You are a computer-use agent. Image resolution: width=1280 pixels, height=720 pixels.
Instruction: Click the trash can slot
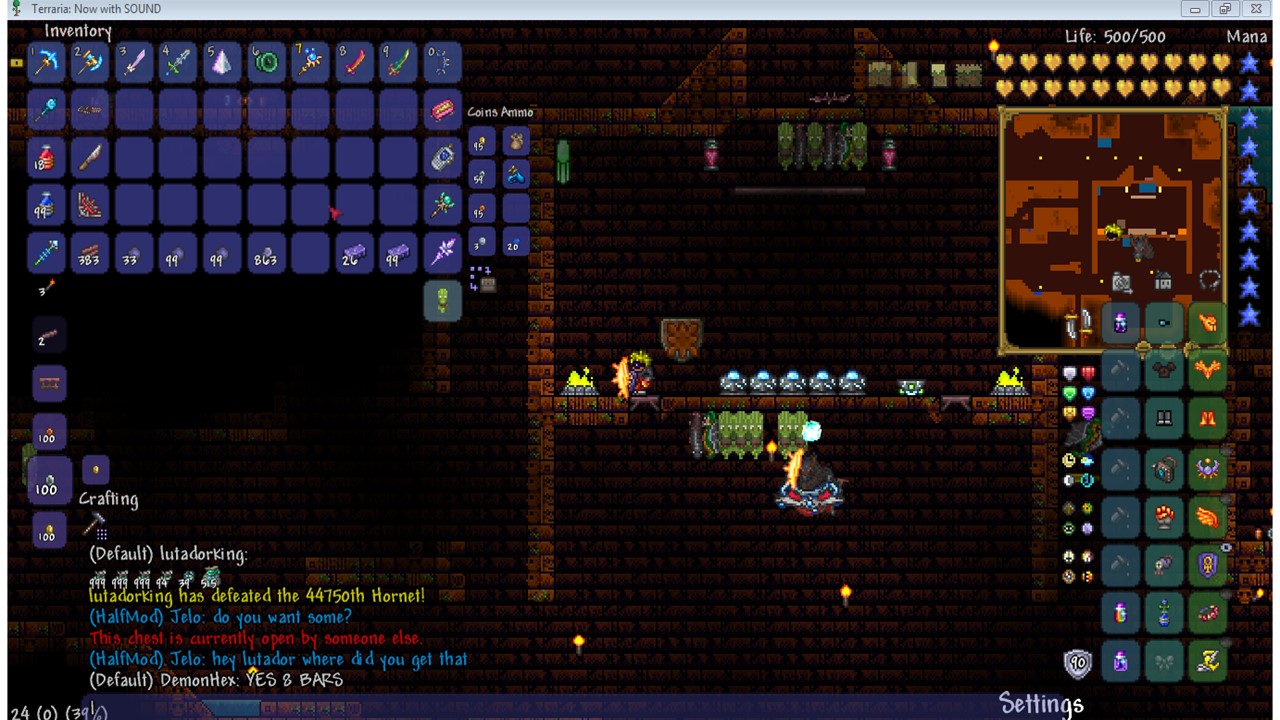[442, 300]
